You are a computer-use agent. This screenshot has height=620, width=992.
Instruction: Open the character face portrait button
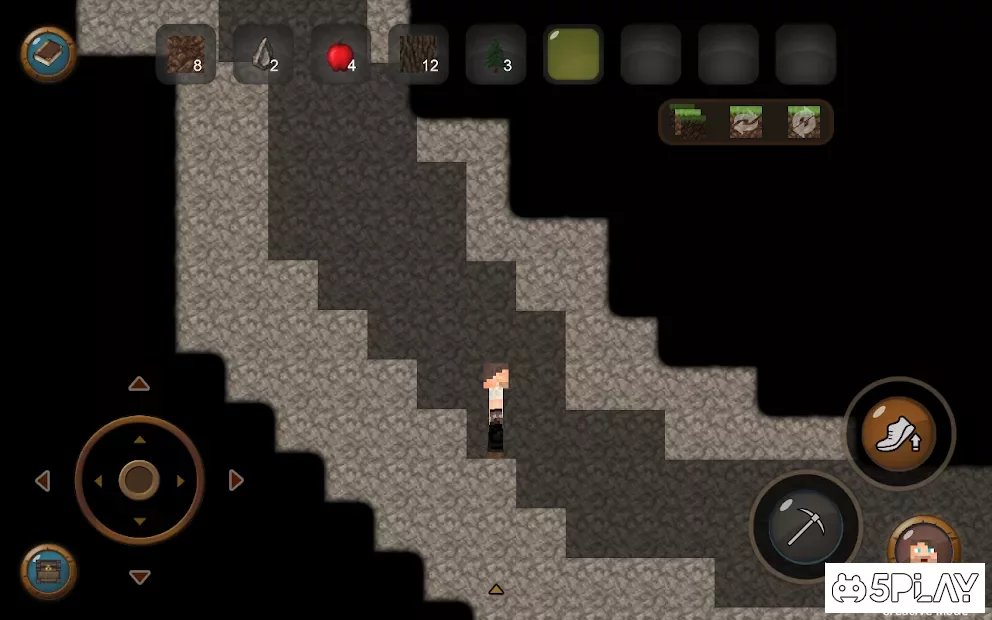tap(922, 545)
